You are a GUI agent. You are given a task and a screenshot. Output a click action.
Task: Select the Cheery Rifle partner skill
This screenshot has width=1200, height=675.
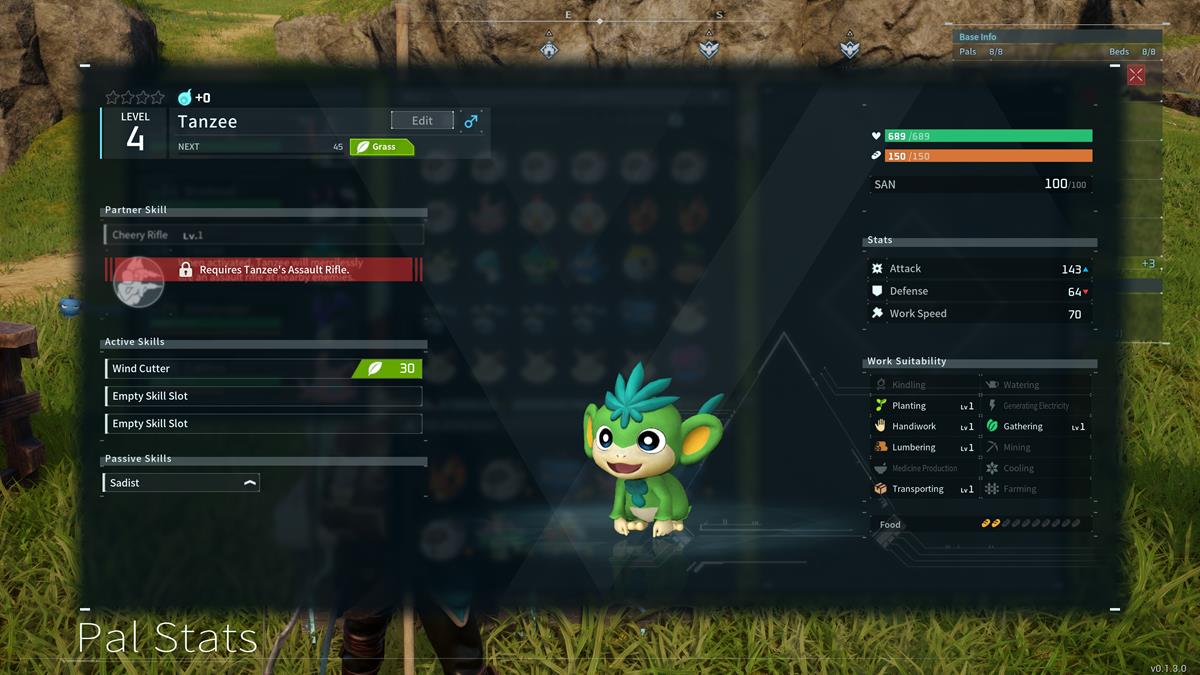click(263, 235)
